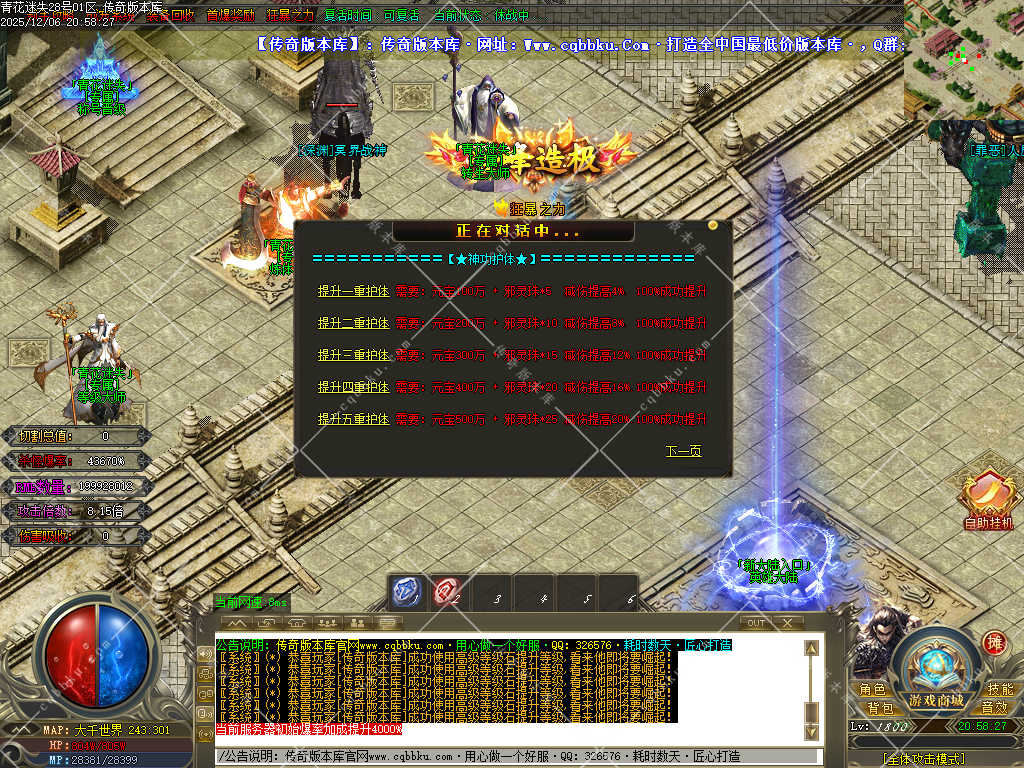Open 装备回收 from top menu

pos(170,16)
